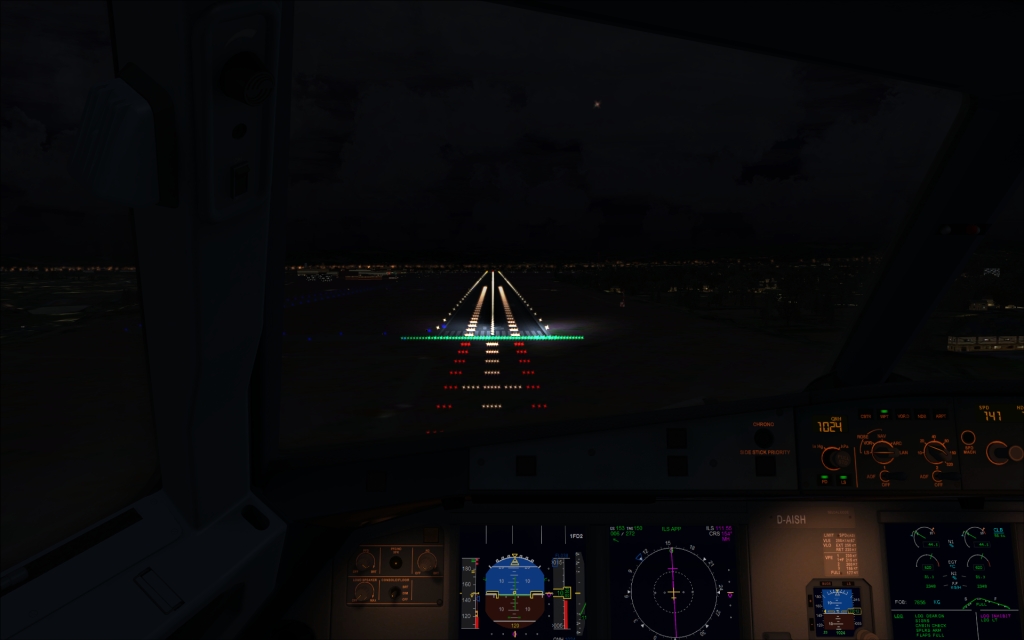Toggle the lit WPT display button

[x=885, y=416]
